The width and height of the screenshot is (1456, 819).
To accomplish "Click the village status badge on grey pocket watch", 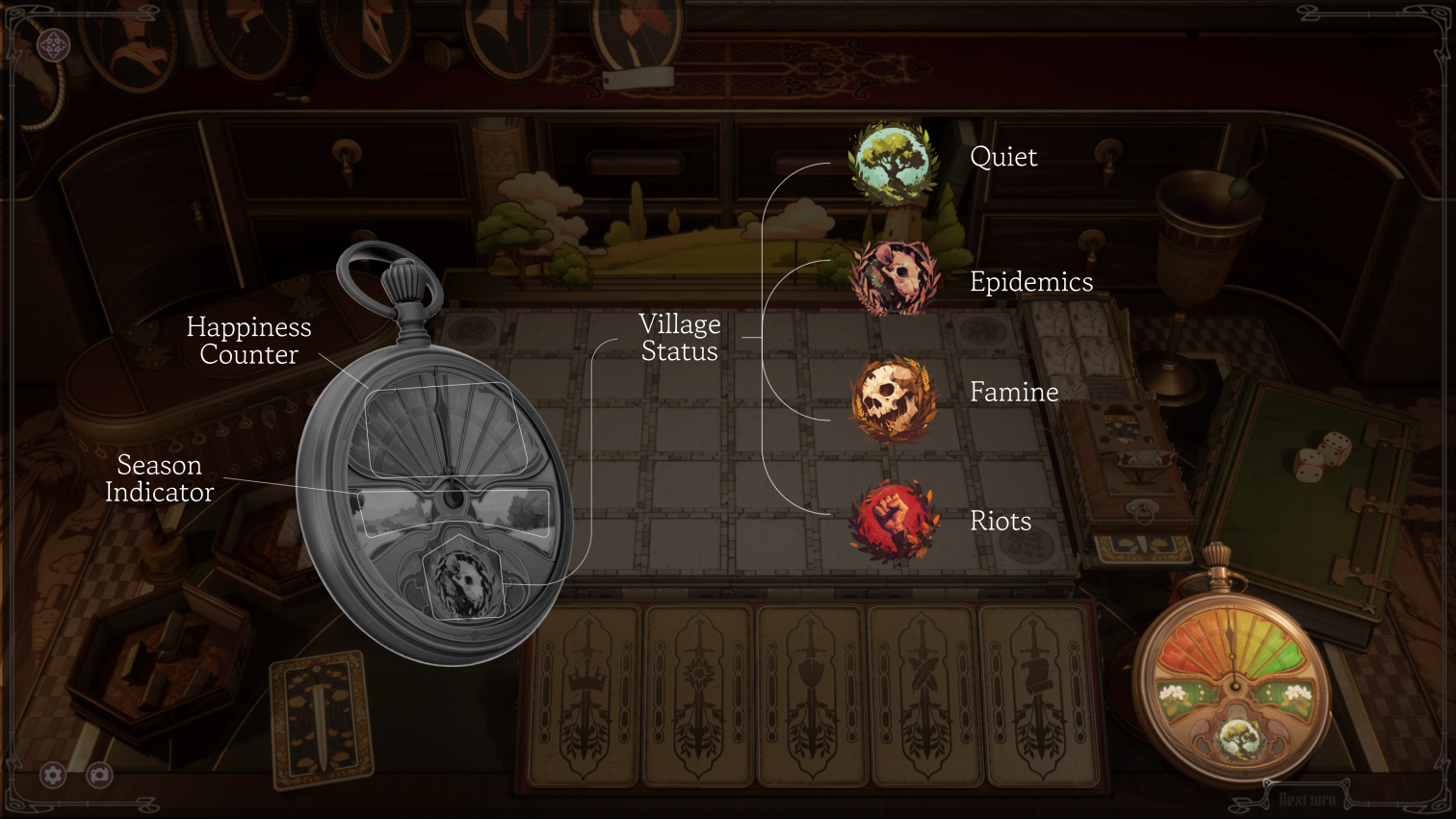I will pyautogui.click(x=462, y=580).
